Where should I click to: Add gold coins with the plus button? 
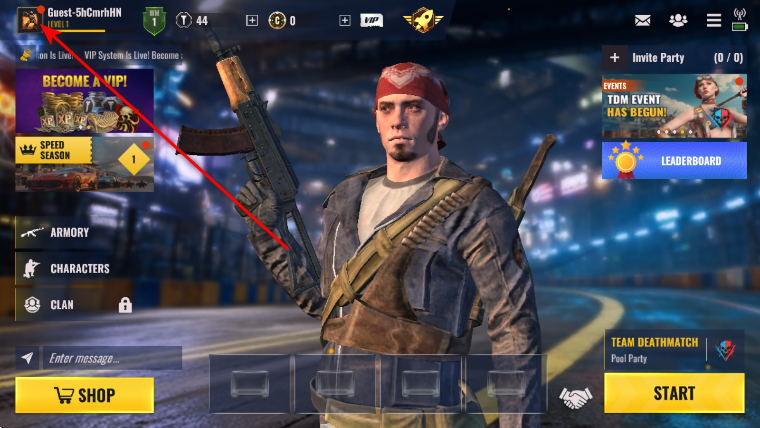[x=252, y=20]
